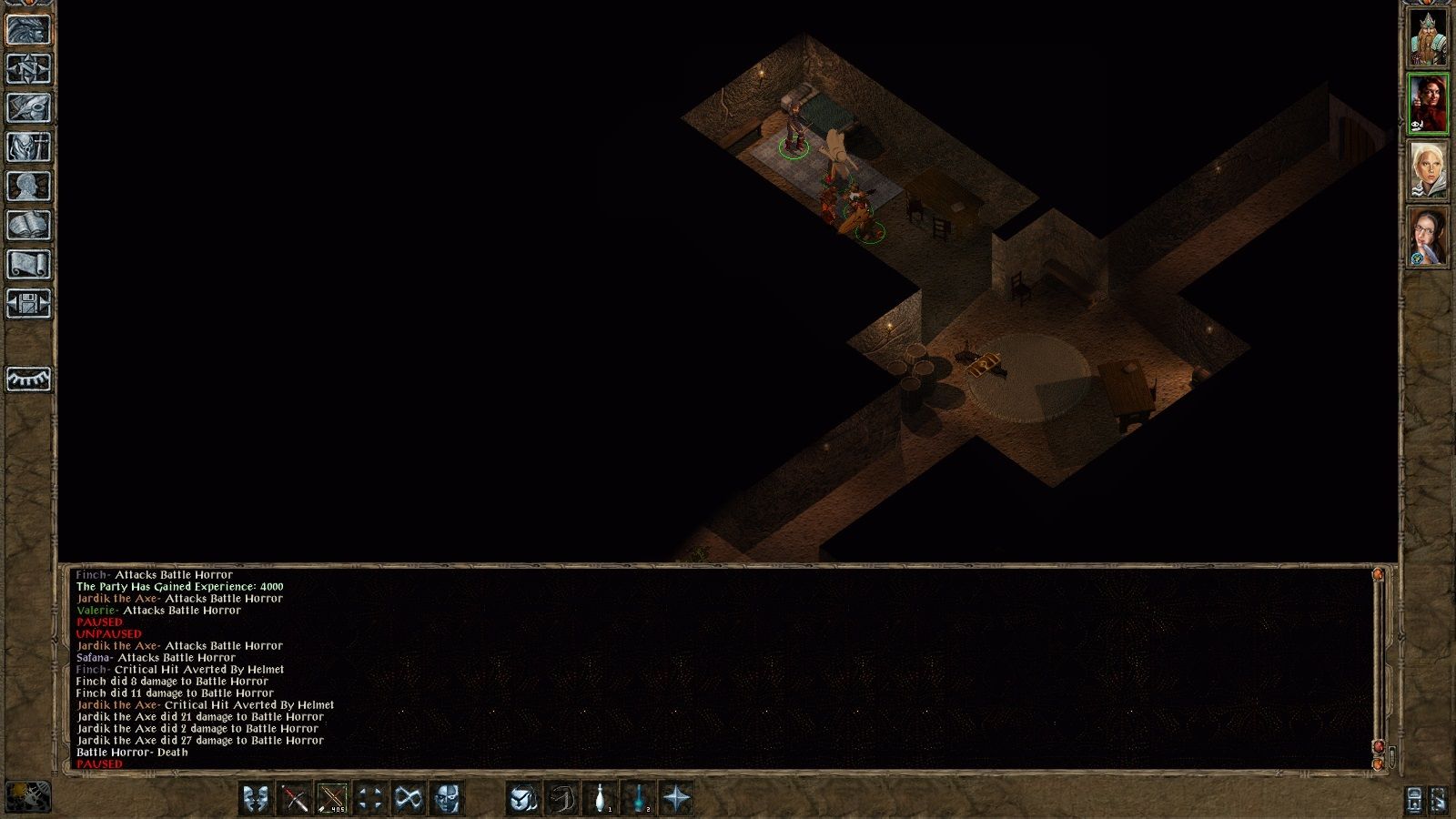The image size is (1456, 819).
Task: Open special abilities with the star icon
Action: coord(677,798)
